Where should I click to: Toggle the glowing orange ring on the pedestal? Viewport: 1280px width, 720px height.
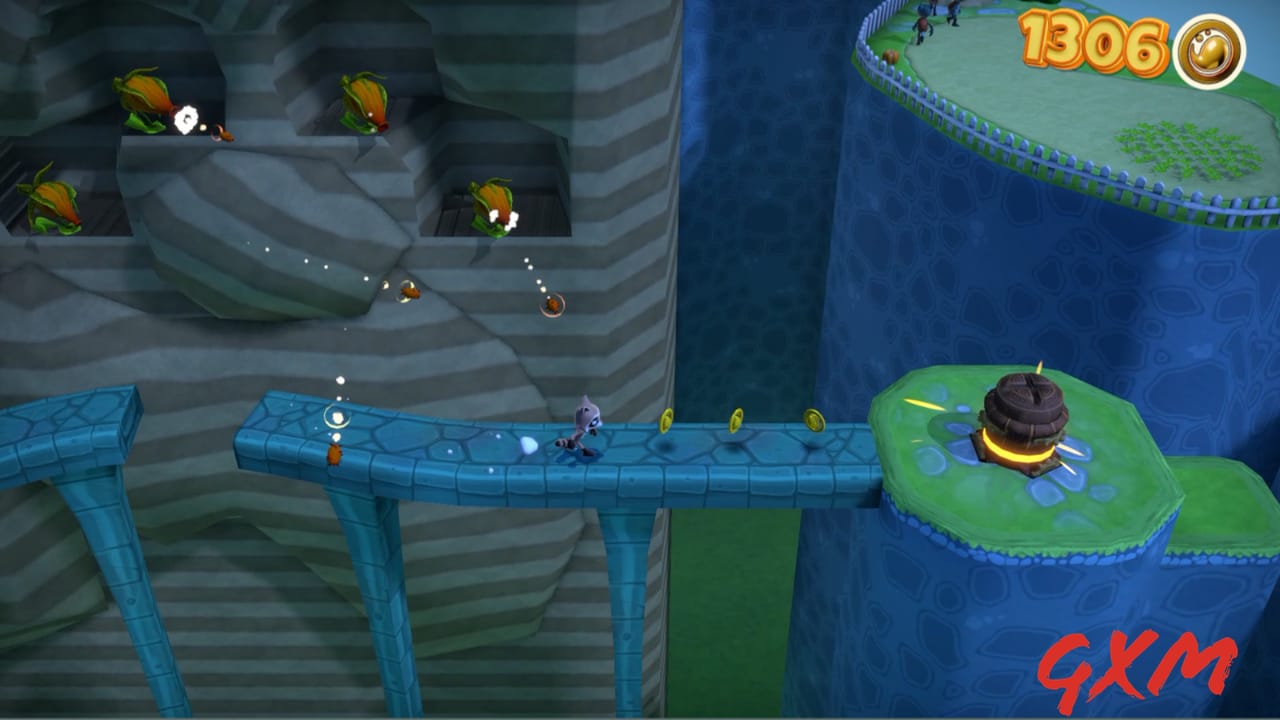point(1020,455)
